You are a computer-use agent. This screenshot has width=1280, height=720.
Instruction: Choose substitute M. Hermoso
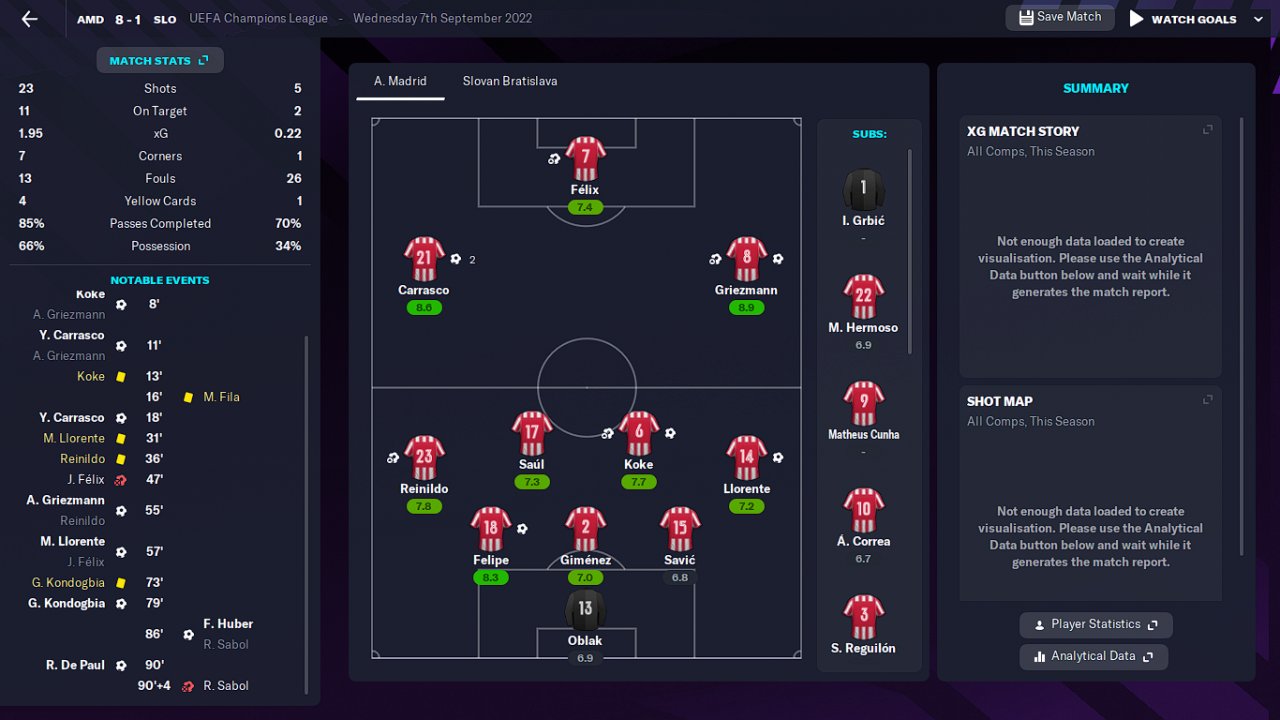(x=863, y=298)
